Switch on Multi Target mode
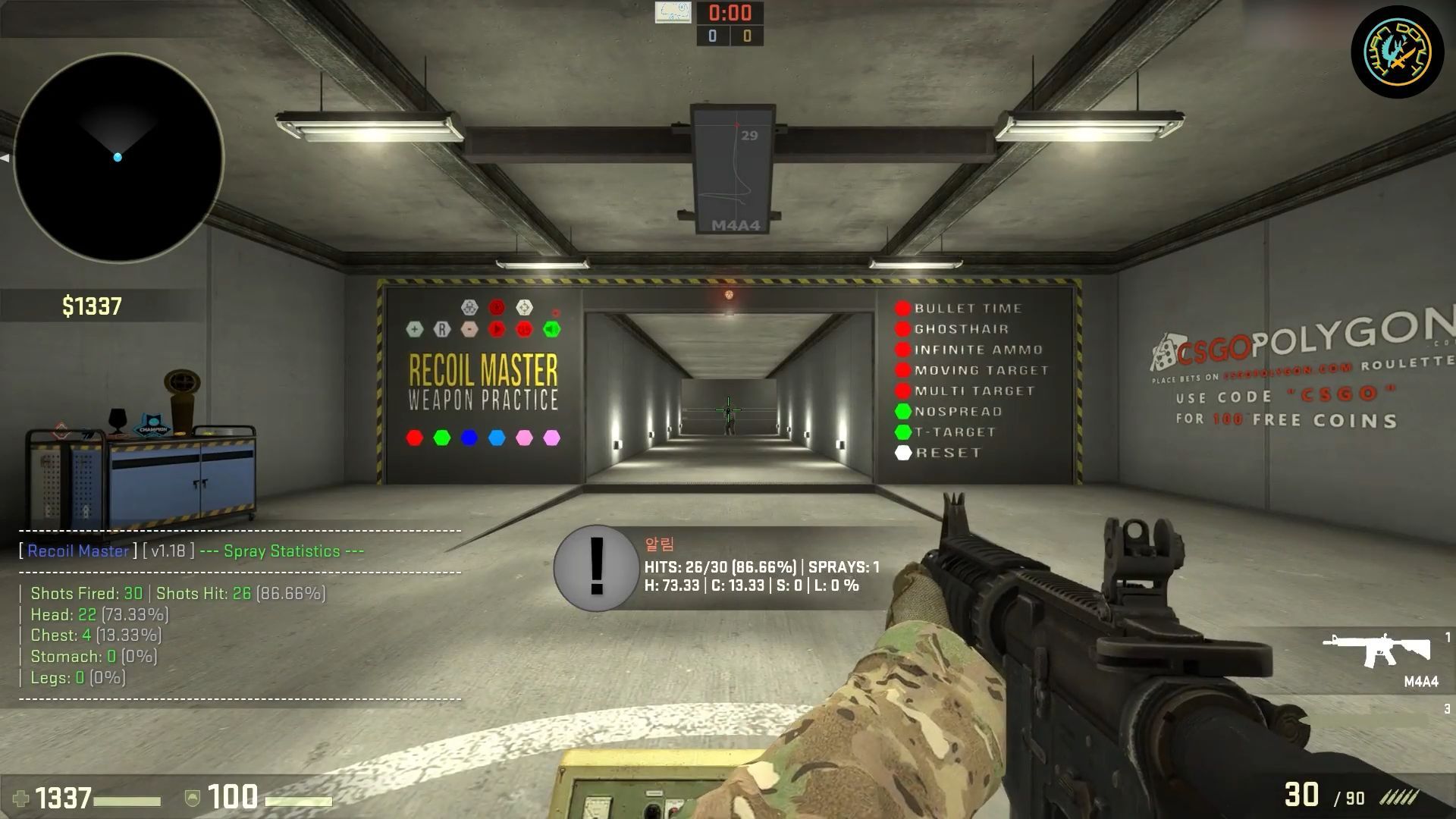 click(x=902, y=391)
